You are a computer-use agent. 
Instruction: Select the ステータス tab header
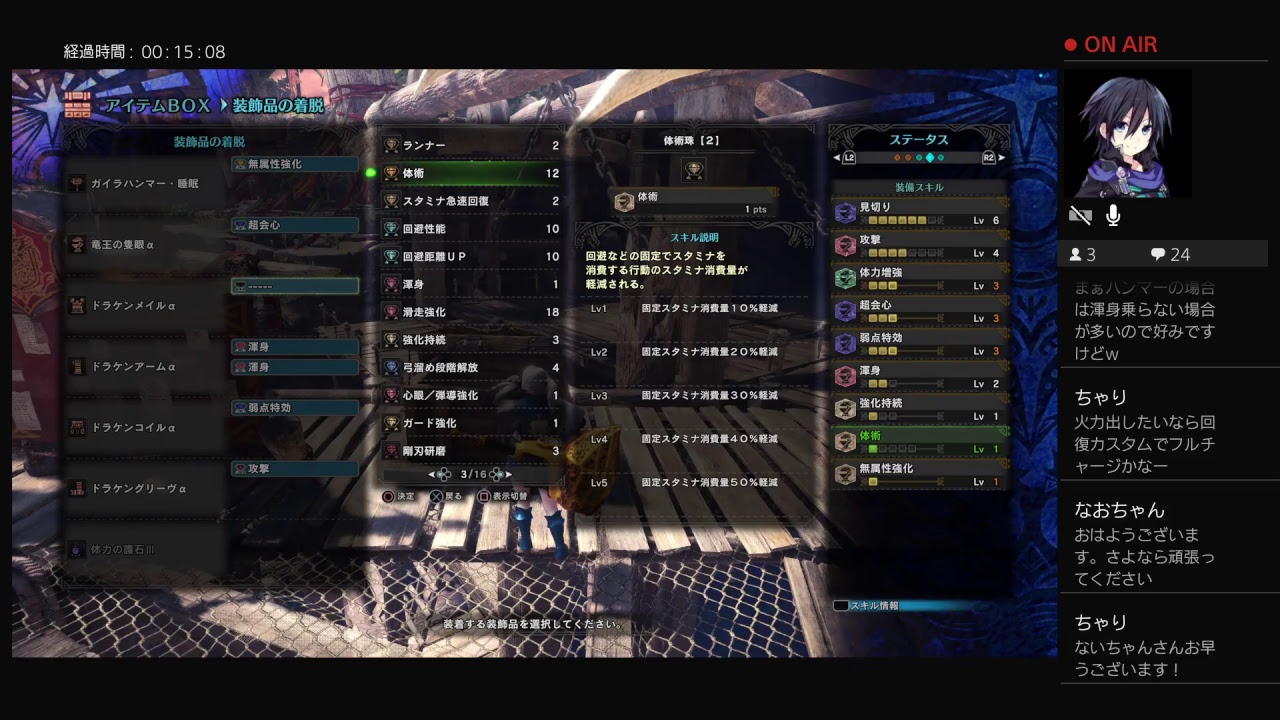tap(920, 139)
